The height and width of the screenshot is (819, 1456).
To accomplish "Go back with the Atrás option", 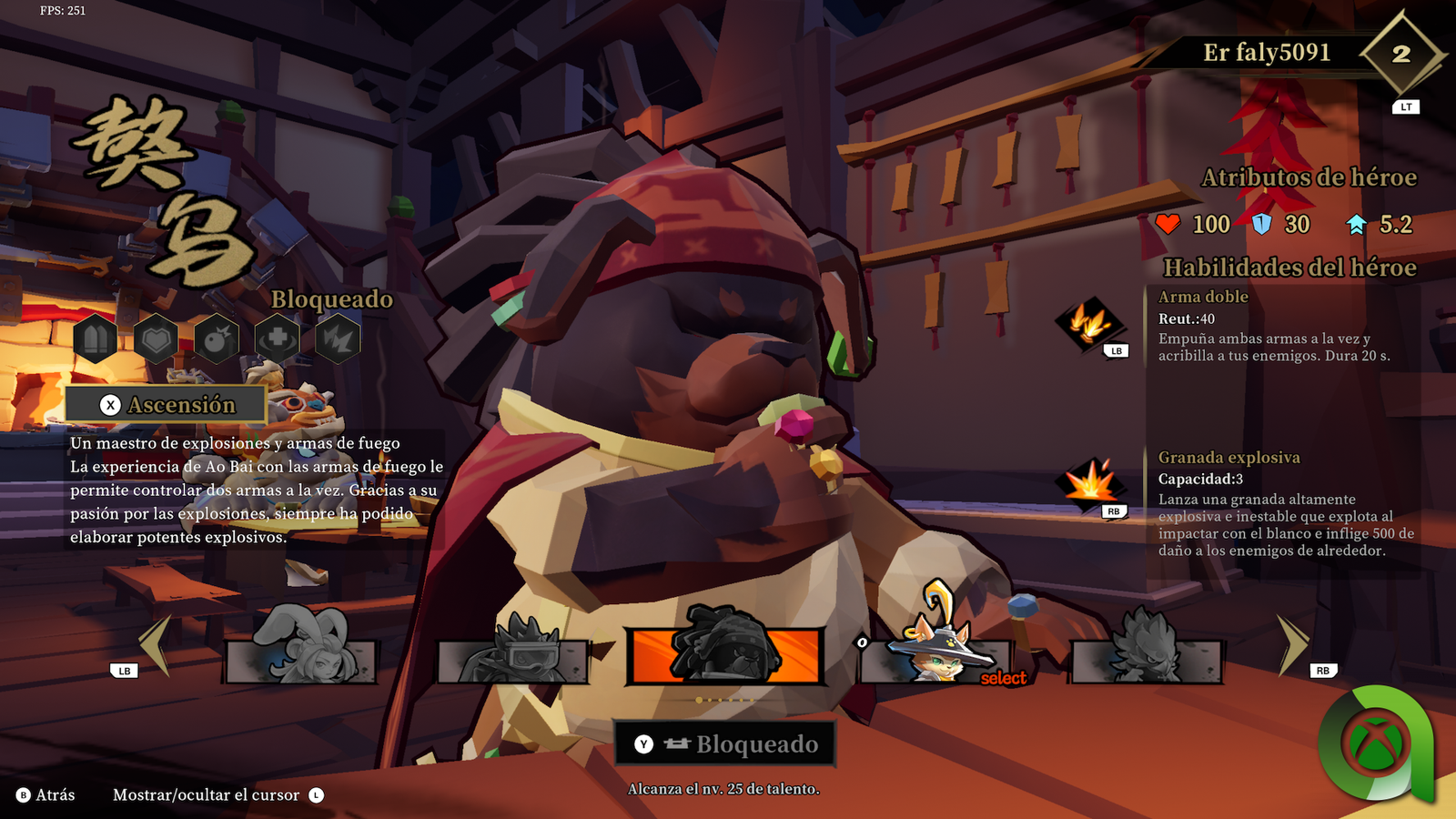I will [x=46, y=795].
